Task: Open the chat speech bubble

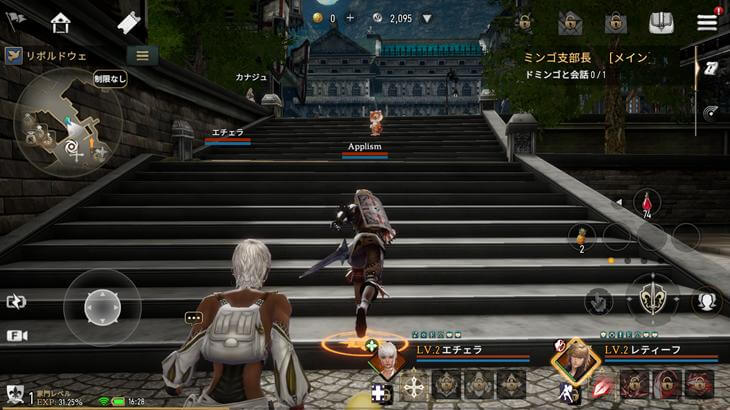Action: 193,318
